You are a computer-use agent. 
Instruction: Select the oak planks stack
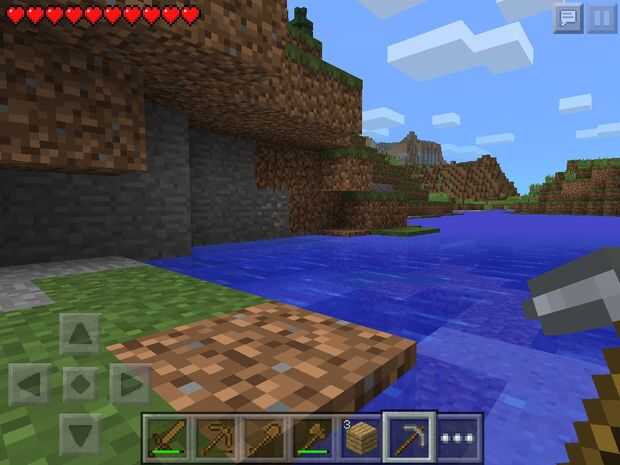click(x=361, y=437)
